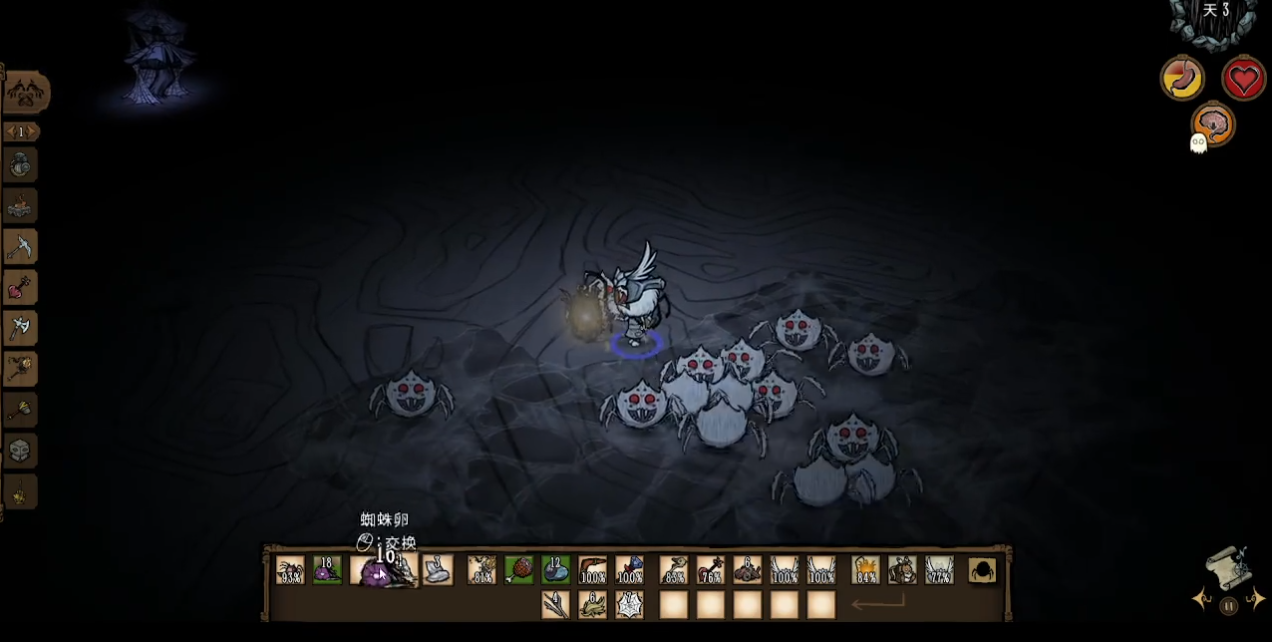Select the purple spider eggs stack of 18

327,570
